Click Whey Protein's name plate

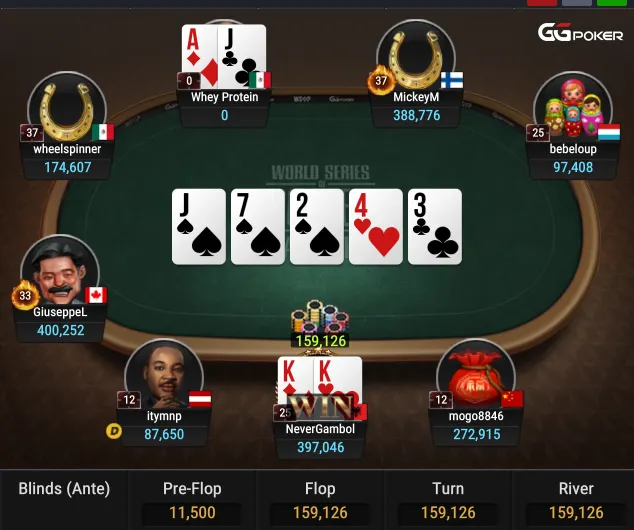tap(224, 106)
